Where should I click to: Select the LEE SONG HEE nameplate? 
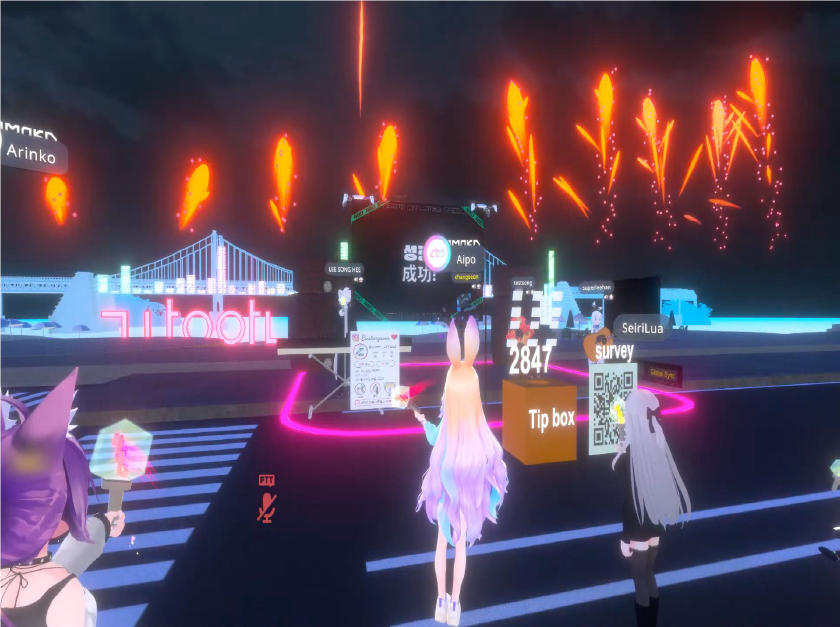point(344,269)
